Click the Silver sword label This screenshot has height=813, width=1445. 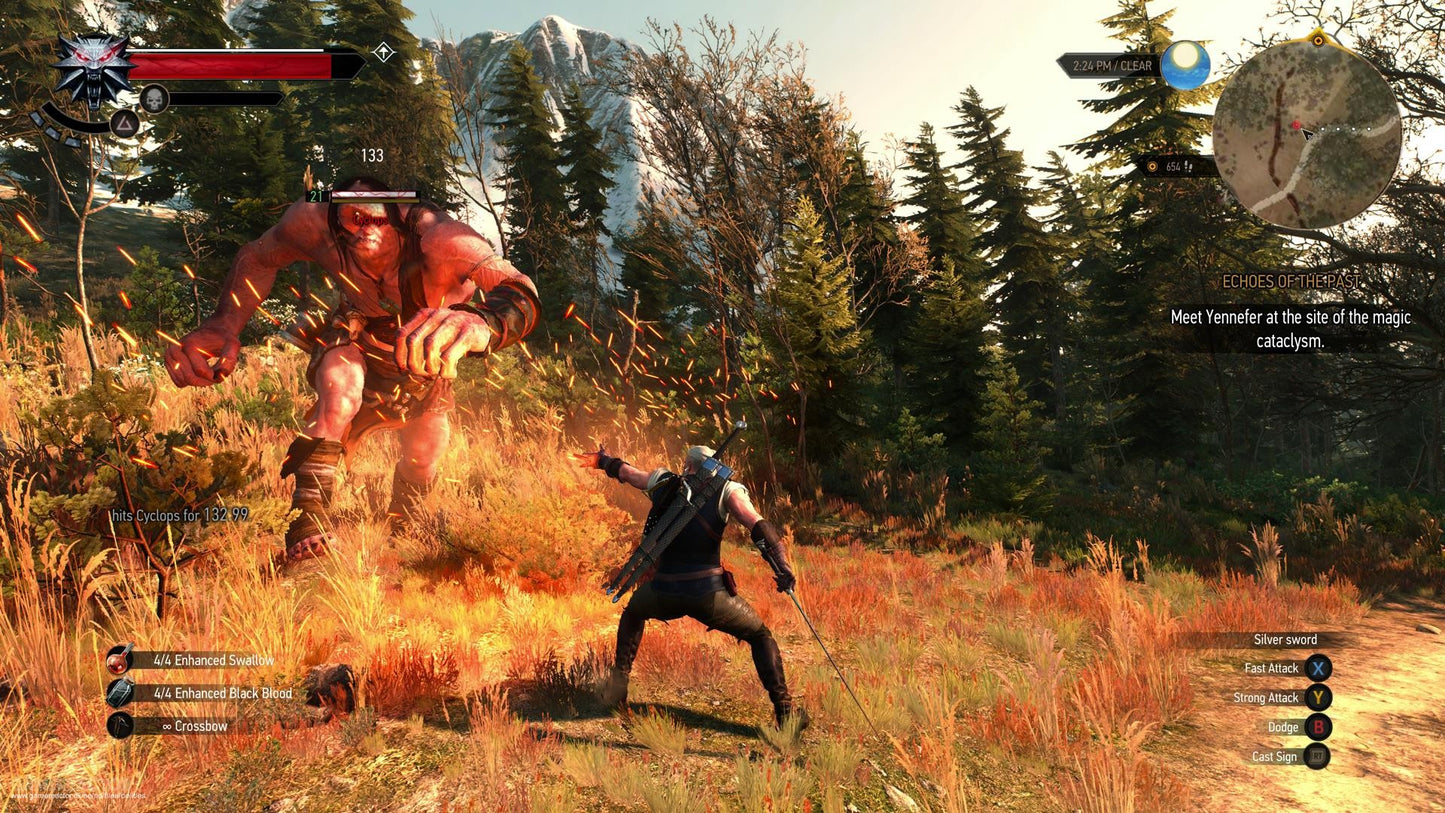coord(1283,639)
